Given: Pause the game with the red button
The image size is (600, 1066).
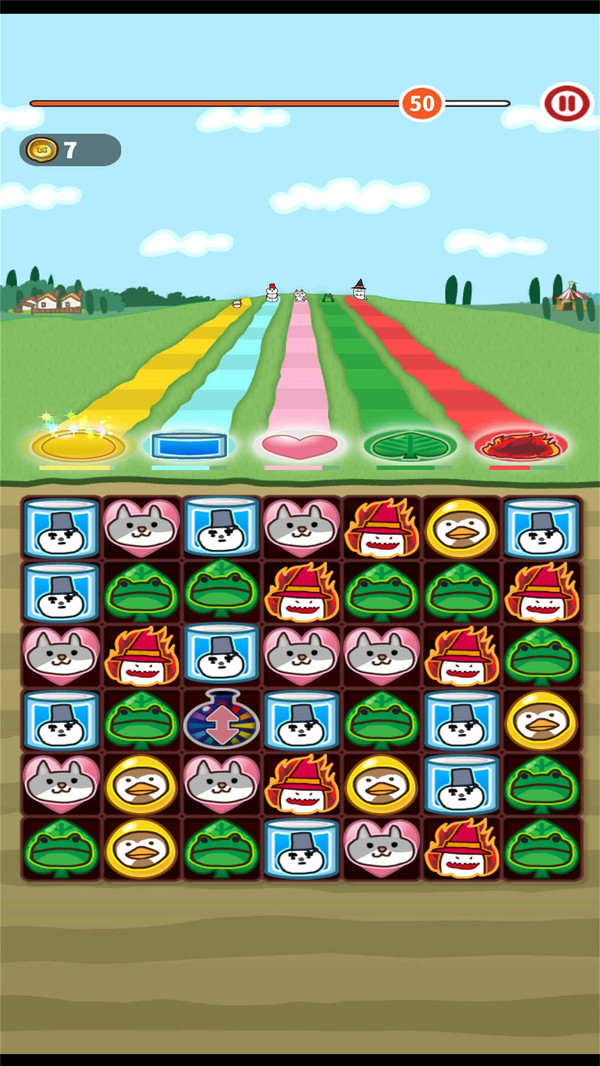Looking at the screenshot, I should (565, 102).
